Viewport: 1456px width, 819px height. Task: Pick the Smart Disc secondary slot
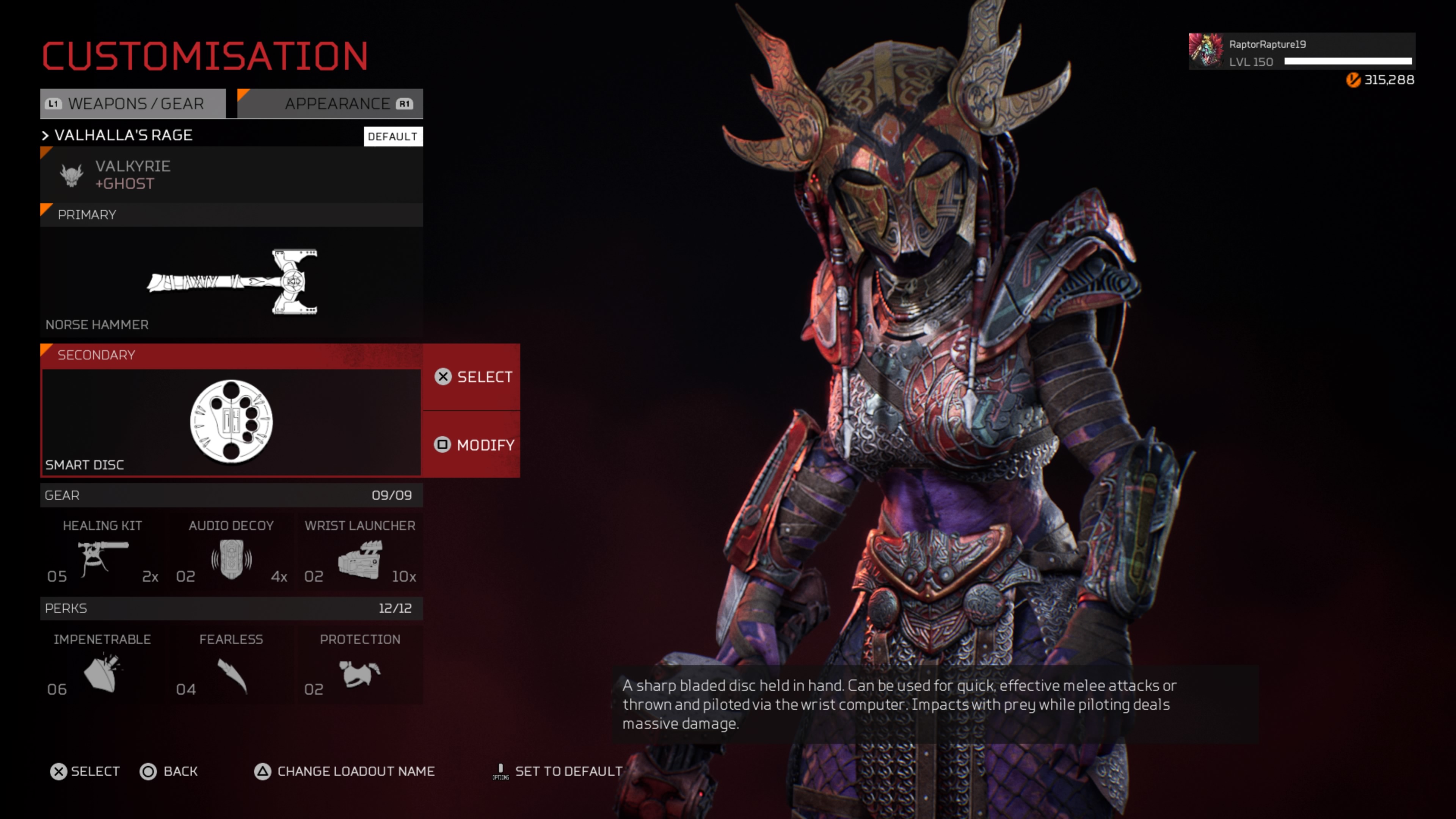click(231, 421)
